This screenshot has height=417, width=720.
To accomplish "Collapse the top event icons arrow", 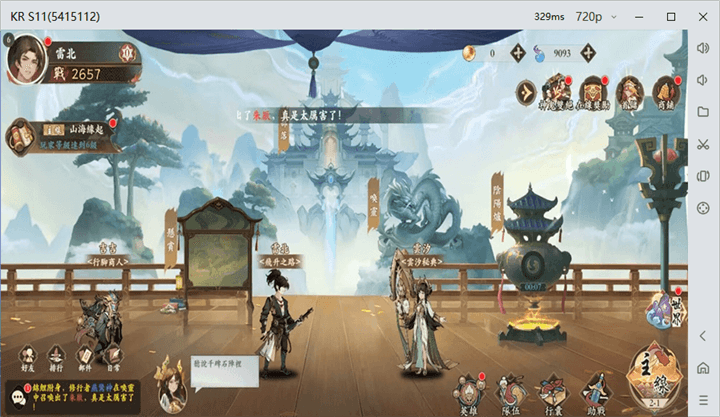I will (x=525, y=92).
